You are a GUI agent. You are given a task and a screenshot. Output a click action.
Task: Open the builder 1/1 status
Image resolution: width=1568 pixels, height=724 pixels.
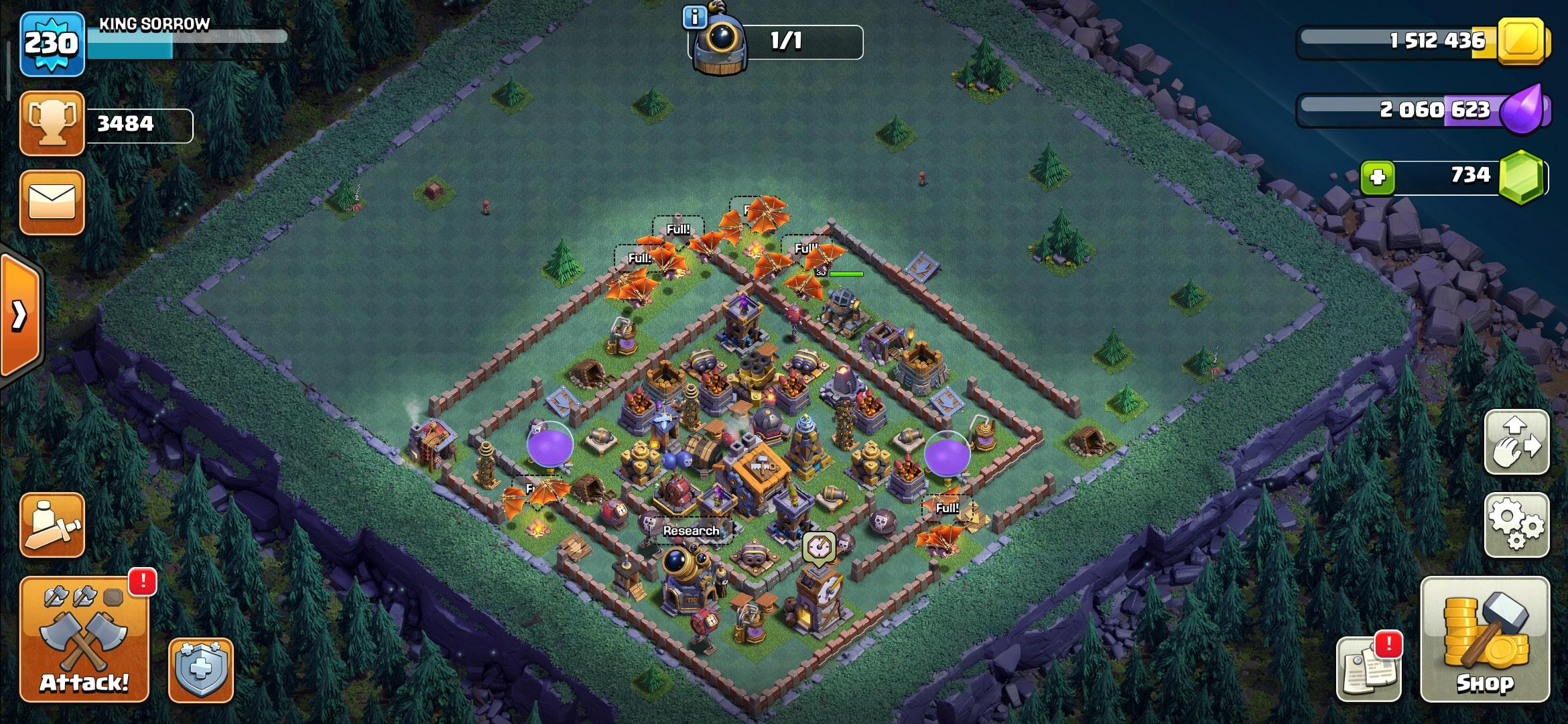784,42
